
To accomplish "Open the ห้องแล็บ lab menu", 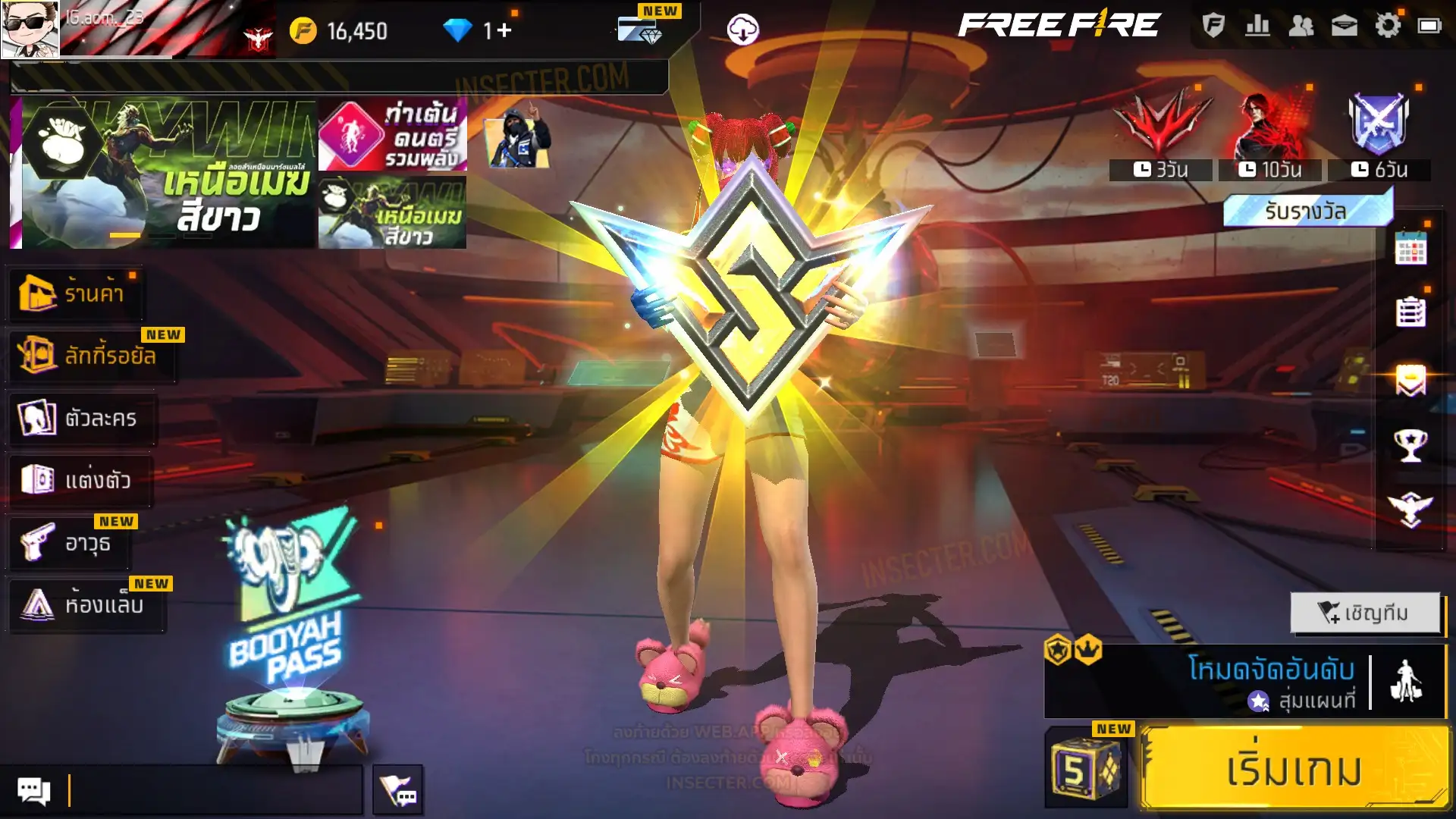I will point(85,605).
